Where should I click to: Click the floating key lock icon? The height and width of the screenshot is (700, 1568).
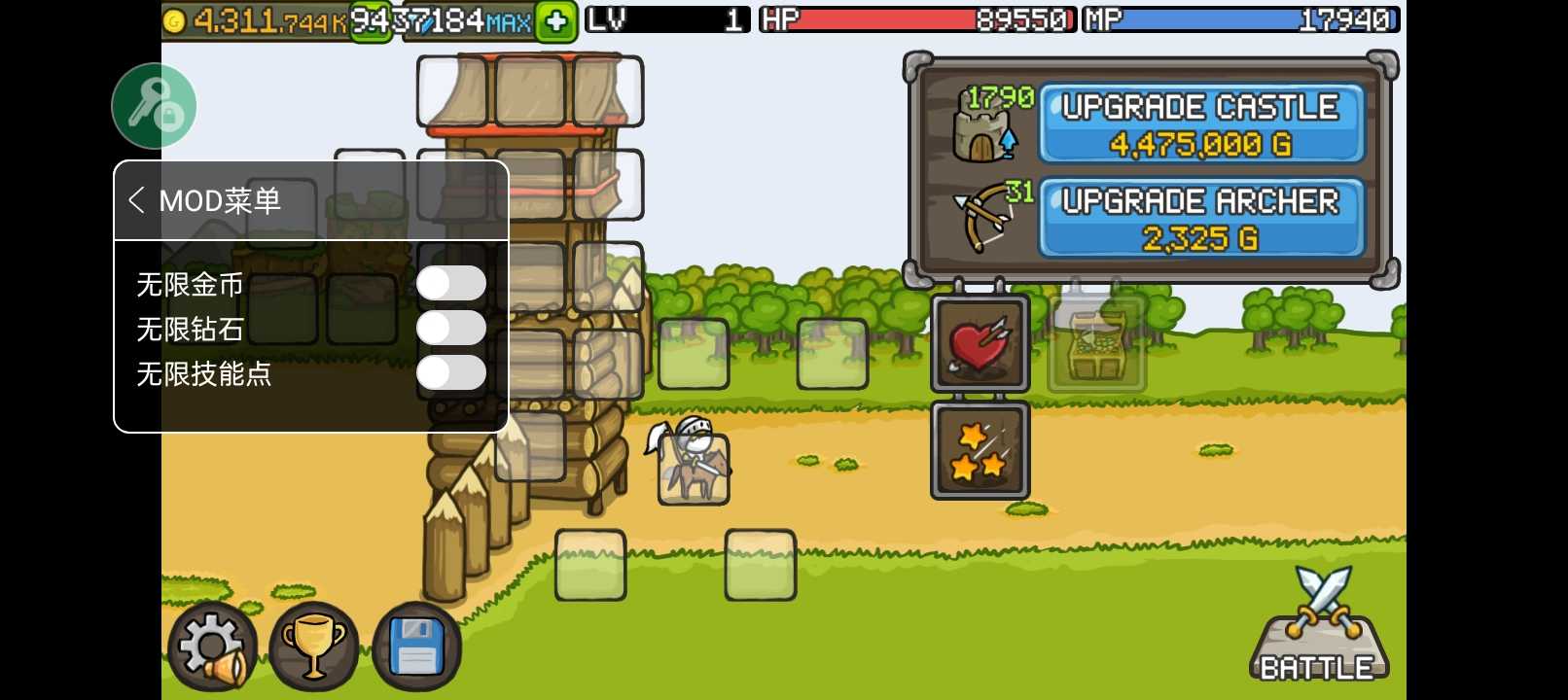[x=154, y=104]
